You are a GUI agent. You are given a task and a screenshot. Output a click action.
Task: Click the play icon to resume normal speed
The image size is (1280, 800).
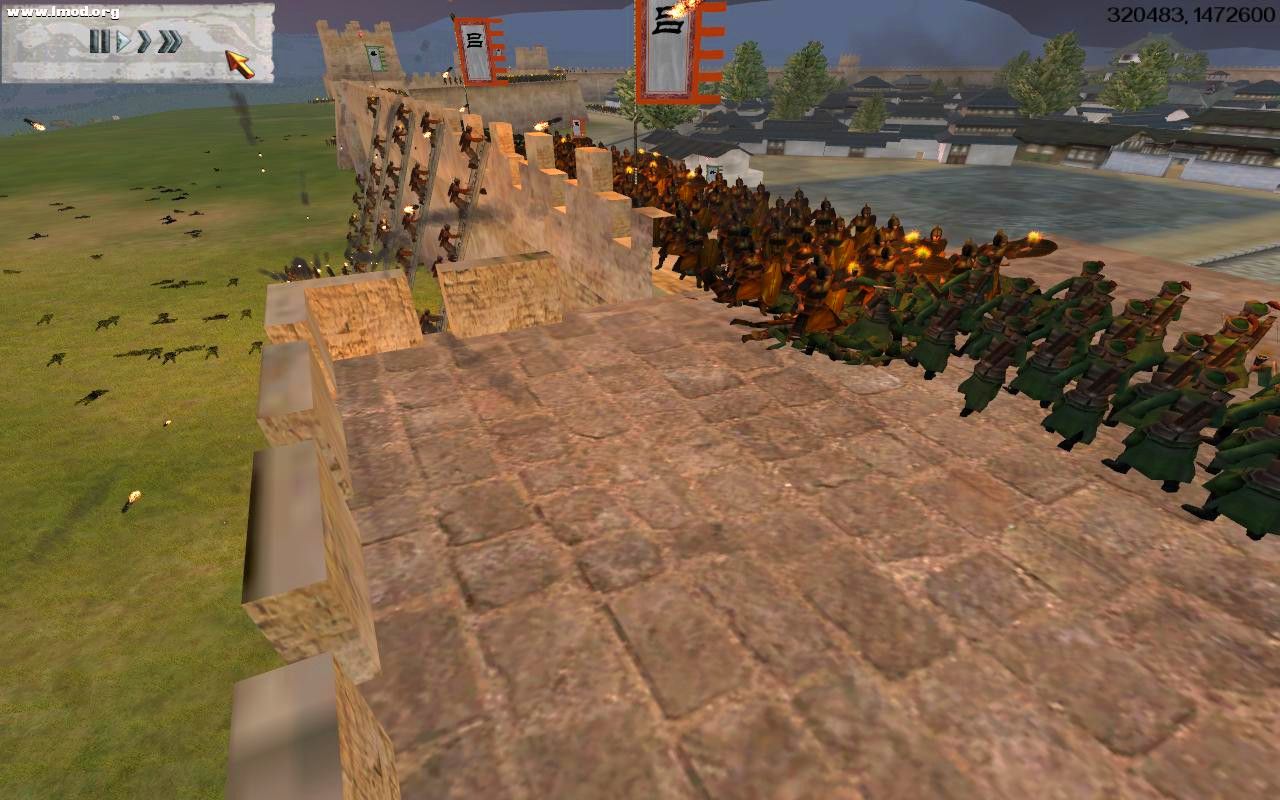pos(122,43)
